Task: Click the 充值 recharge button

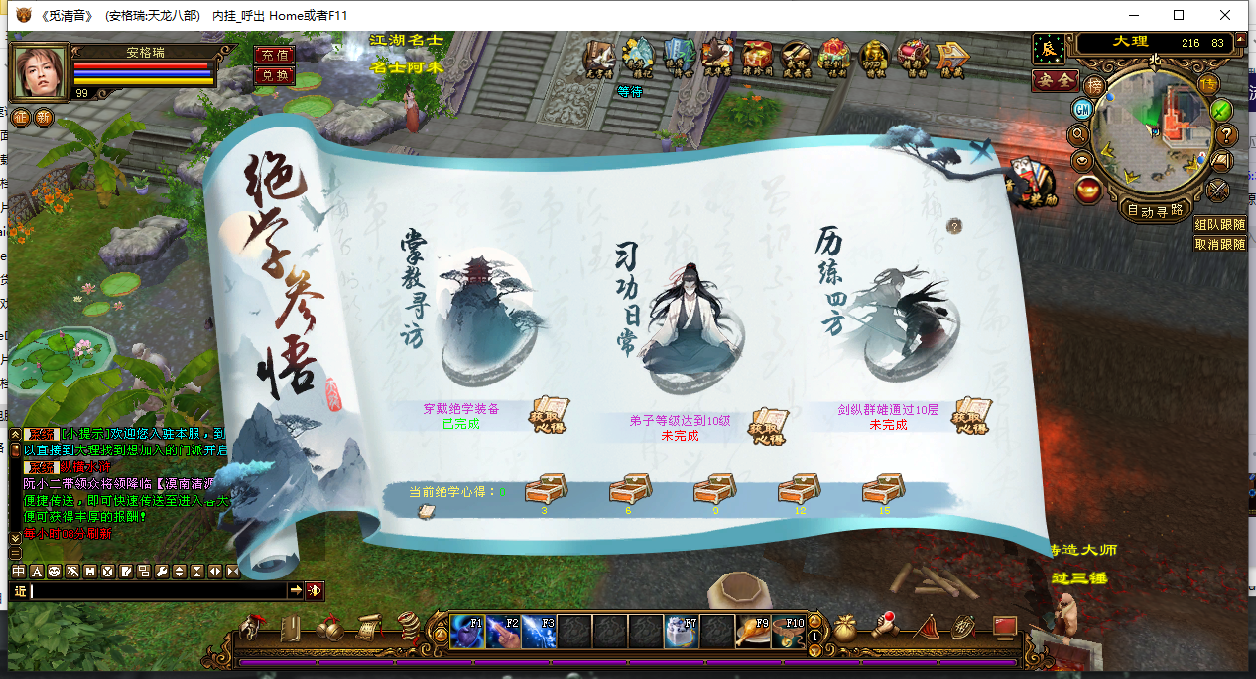Action: click(274, 55)
